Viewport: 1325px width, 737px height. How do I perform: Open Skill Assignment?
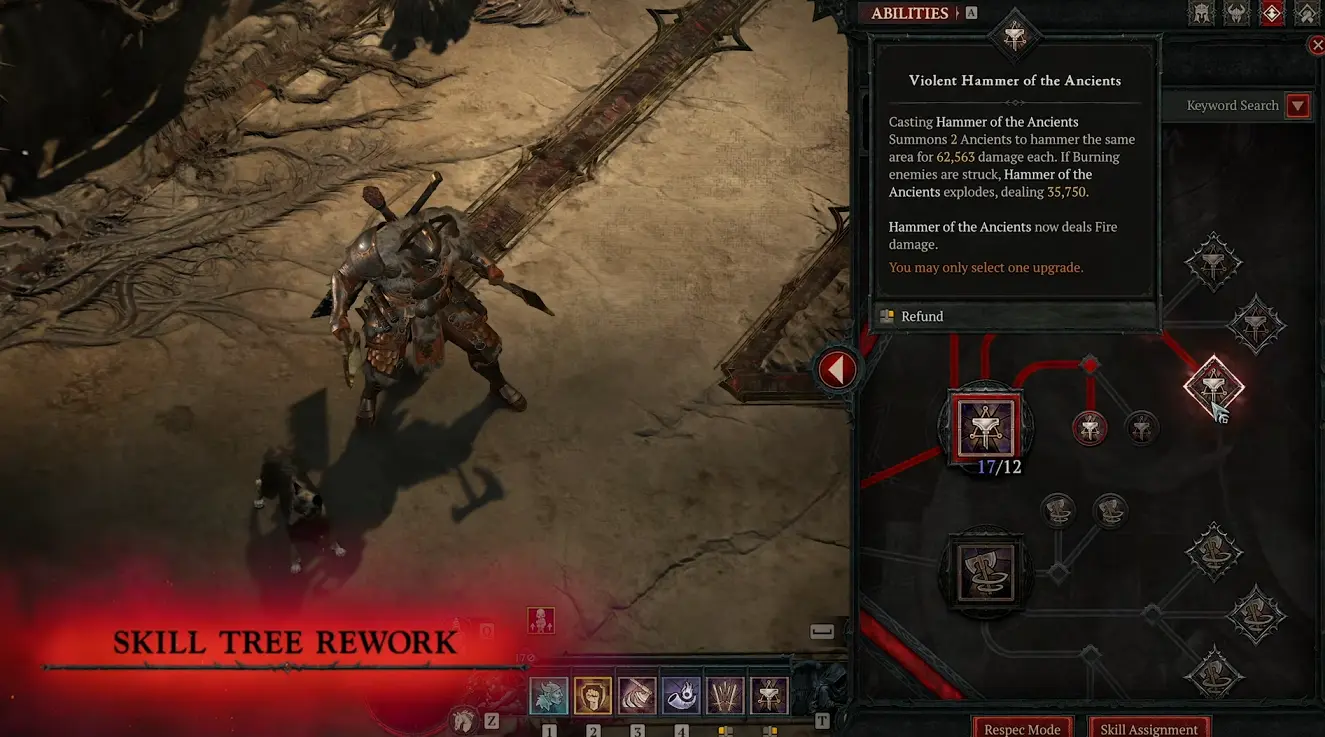coord(1149,729)
